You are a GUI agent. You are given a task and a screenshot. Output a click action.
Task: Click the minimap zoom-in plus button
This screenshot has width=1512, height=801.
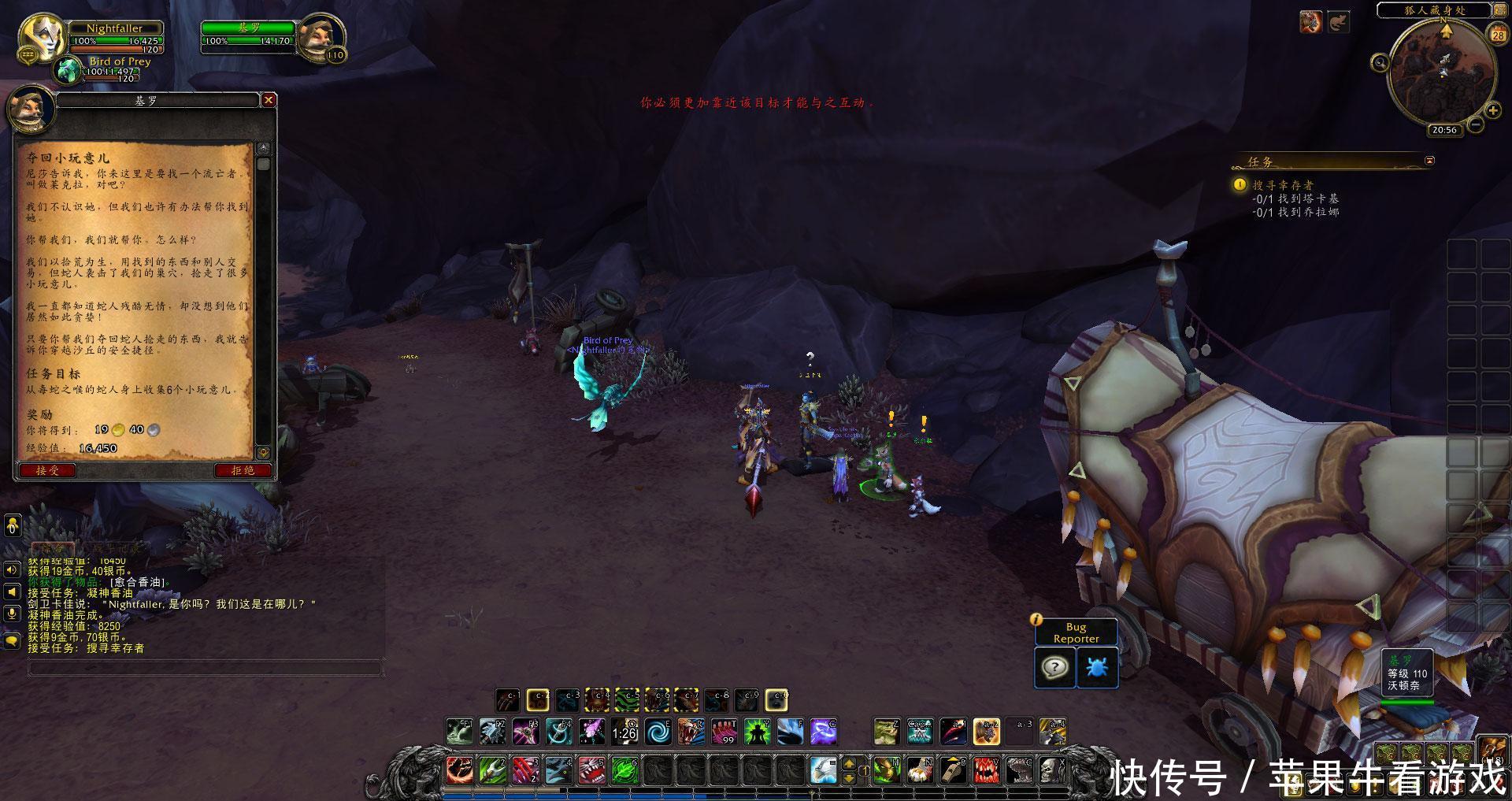click(x=1492, y=111)
